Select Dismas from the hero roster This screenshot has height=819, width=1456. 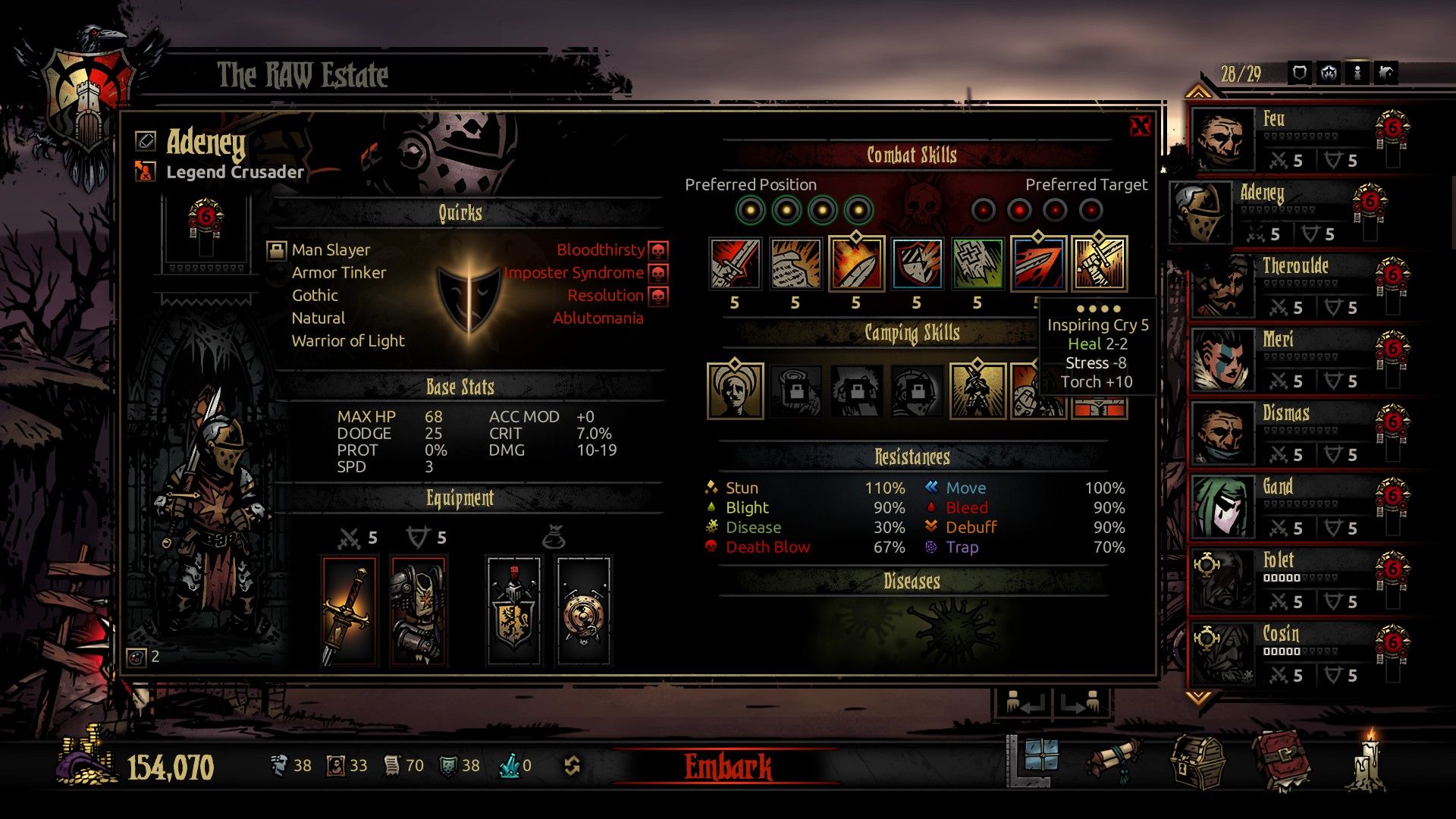(1289, 434)
